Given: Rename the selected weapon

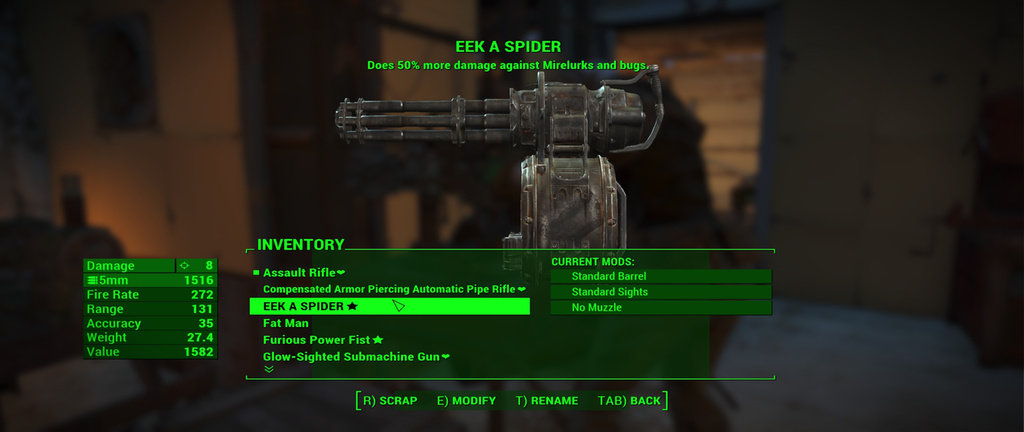Looking at the screenshot, I should coord(547,401).
